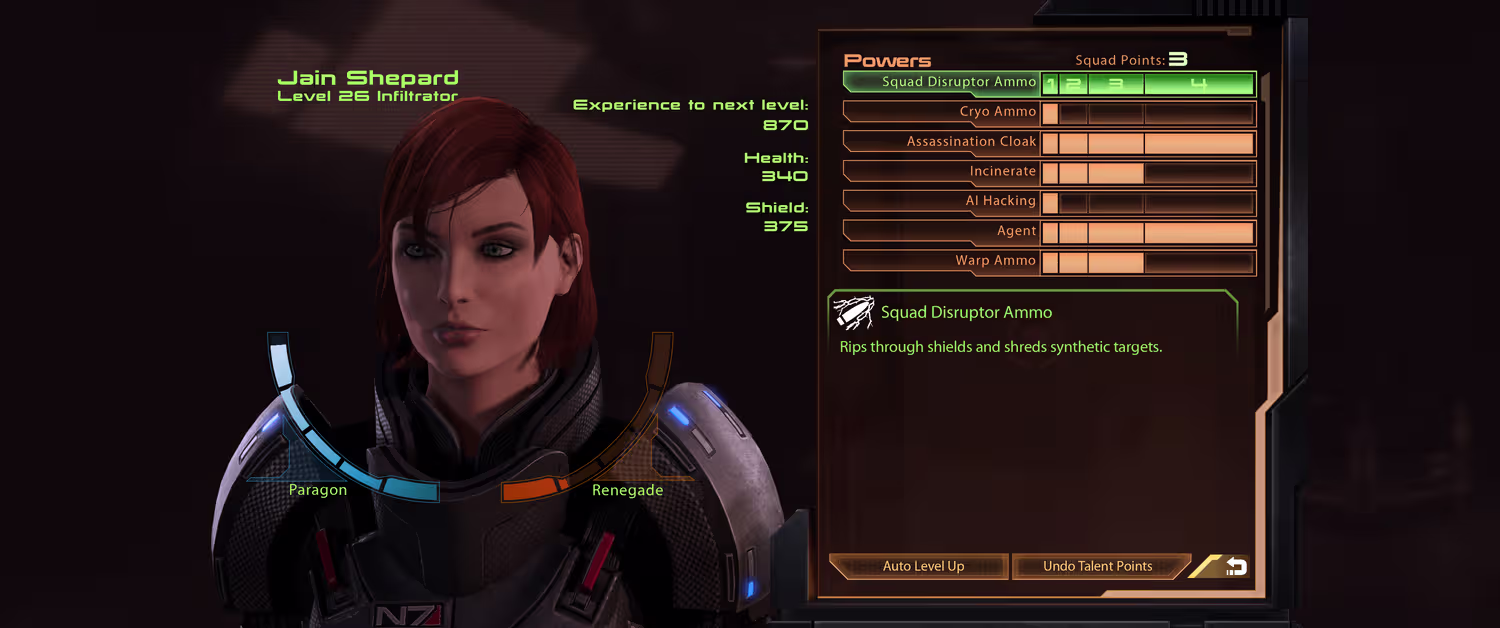Select rank 4 of Squad Disruptor Ammo

pyautogui.click(x=1198, y=84)
